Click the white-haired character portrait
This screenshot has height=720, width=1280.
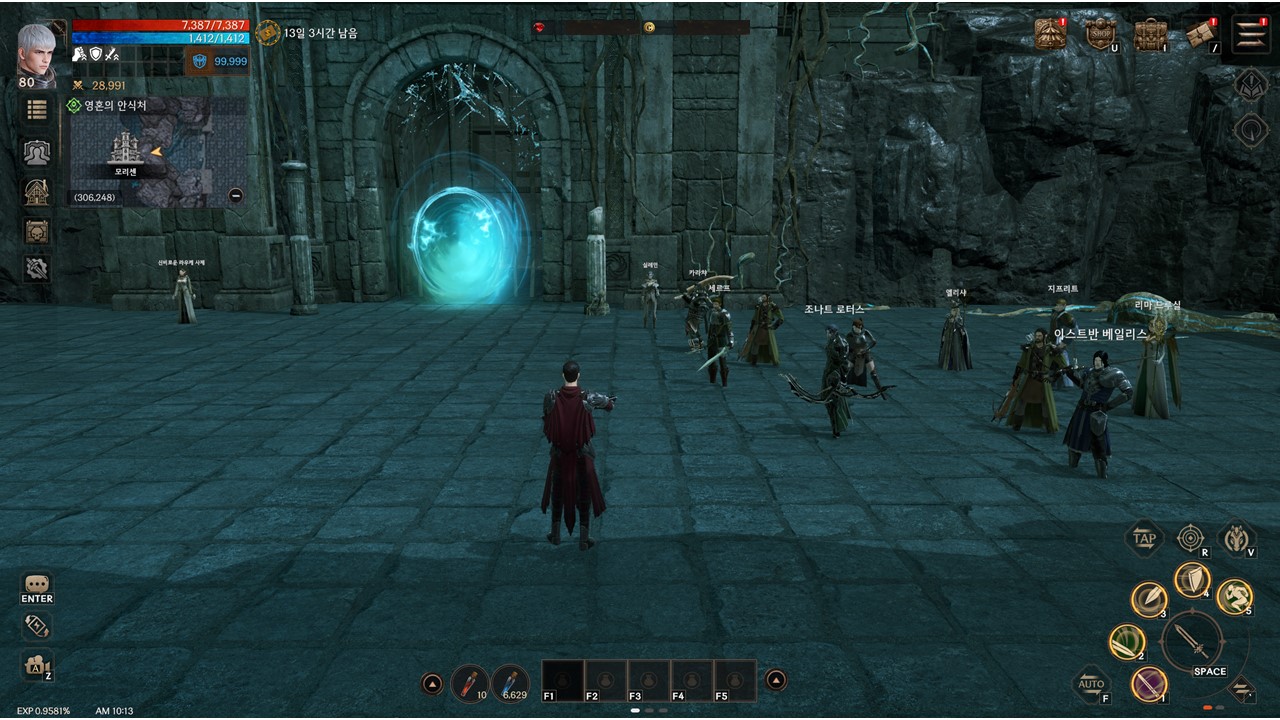tap(37, 48)
